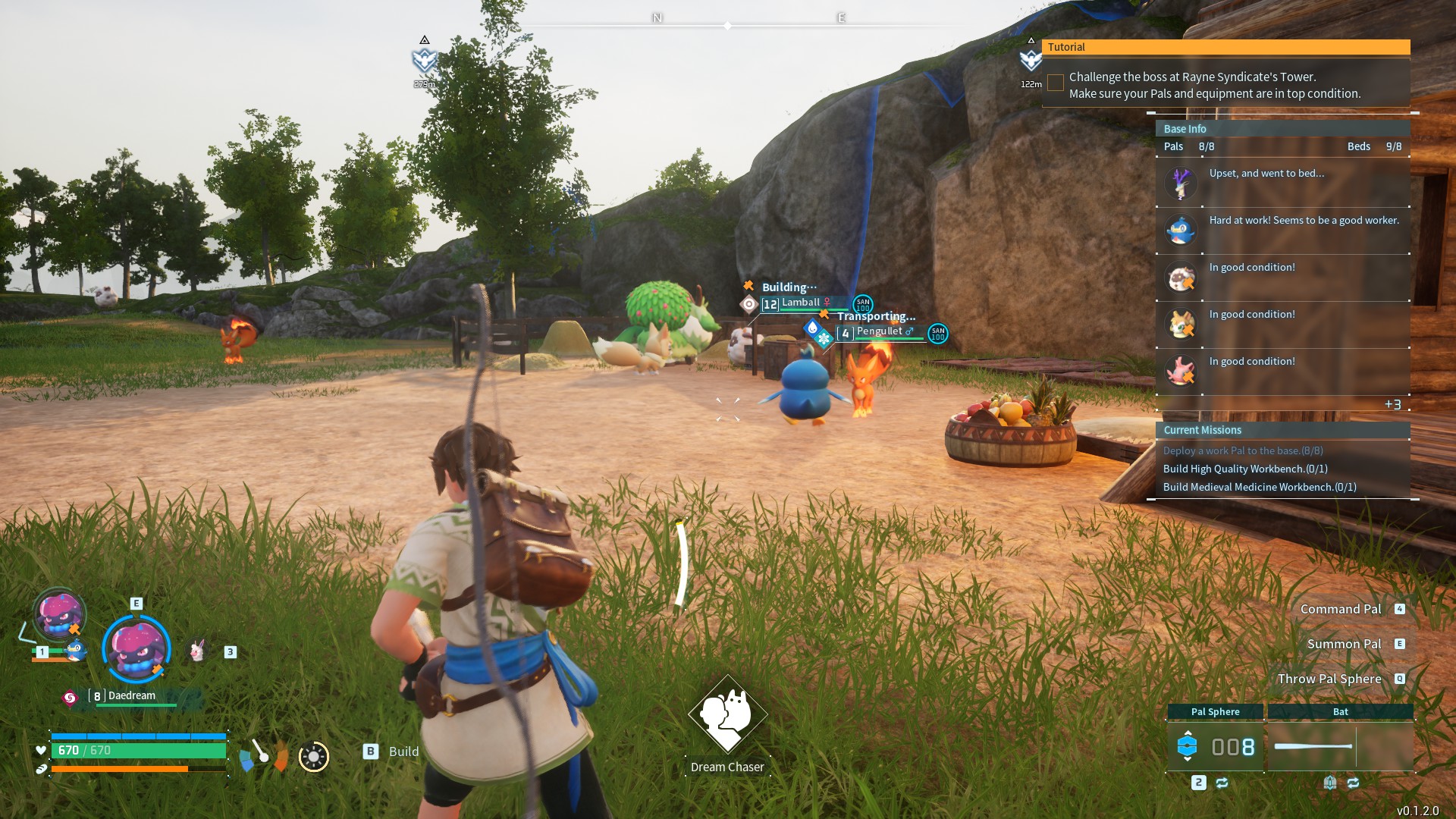Click the Lamball name tag

tap(800, 303)
